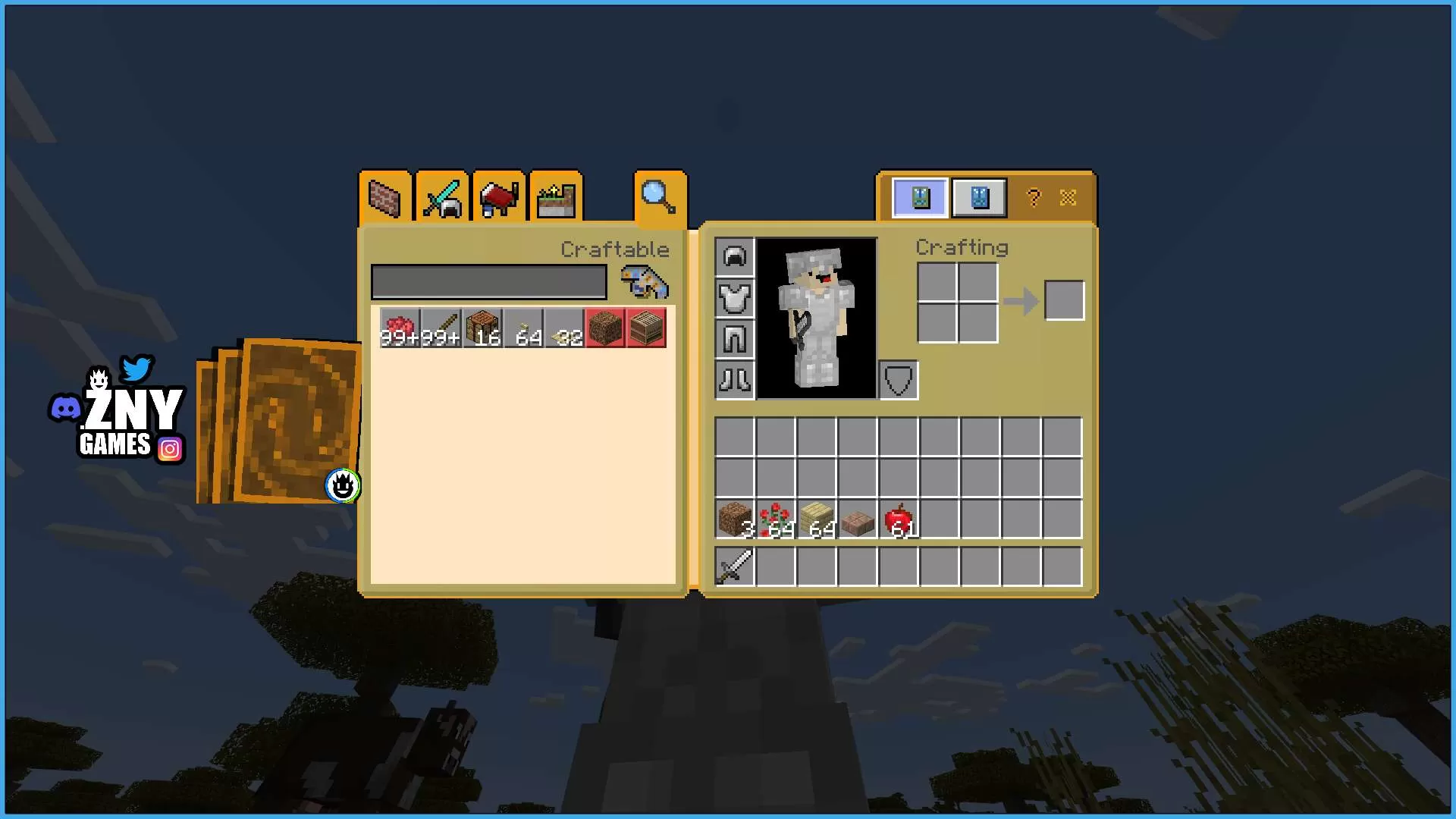
Task: Open the Nature tab grass block icon
Action: [x=555, y=198]
